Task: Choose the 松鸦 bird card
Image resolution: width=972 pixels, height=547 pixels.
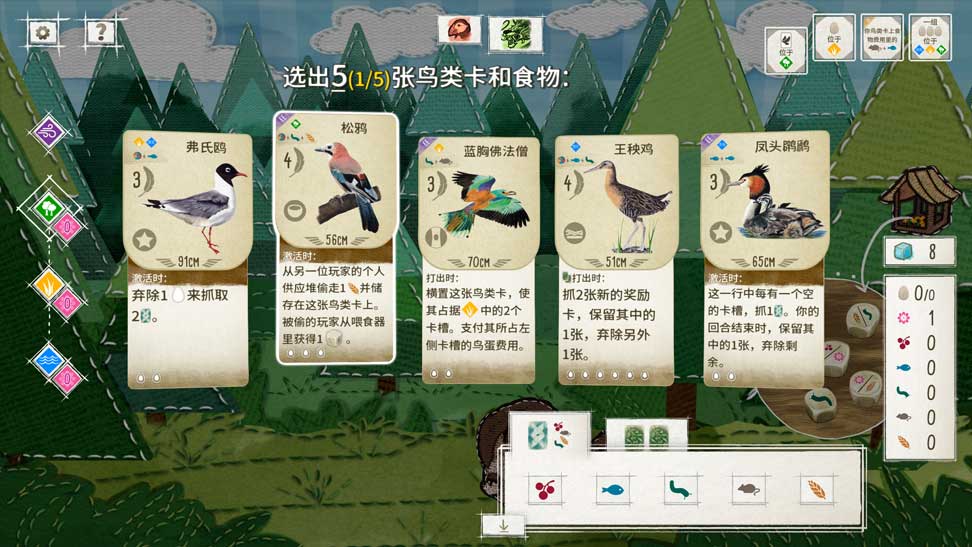Action: tap(336, 238)
